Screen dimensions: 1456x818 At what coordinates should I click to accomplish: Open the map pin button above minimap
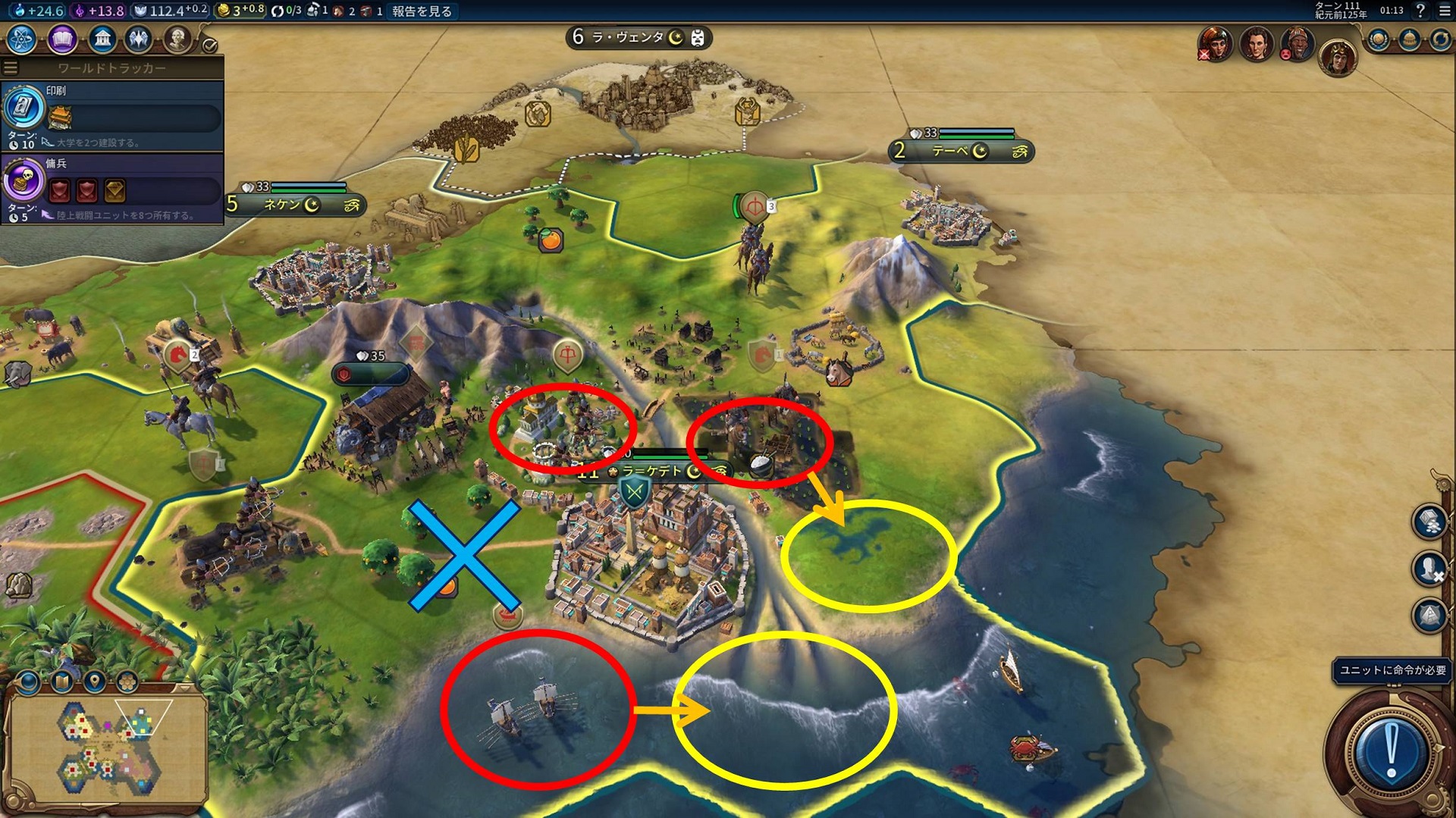pos(94,682)
